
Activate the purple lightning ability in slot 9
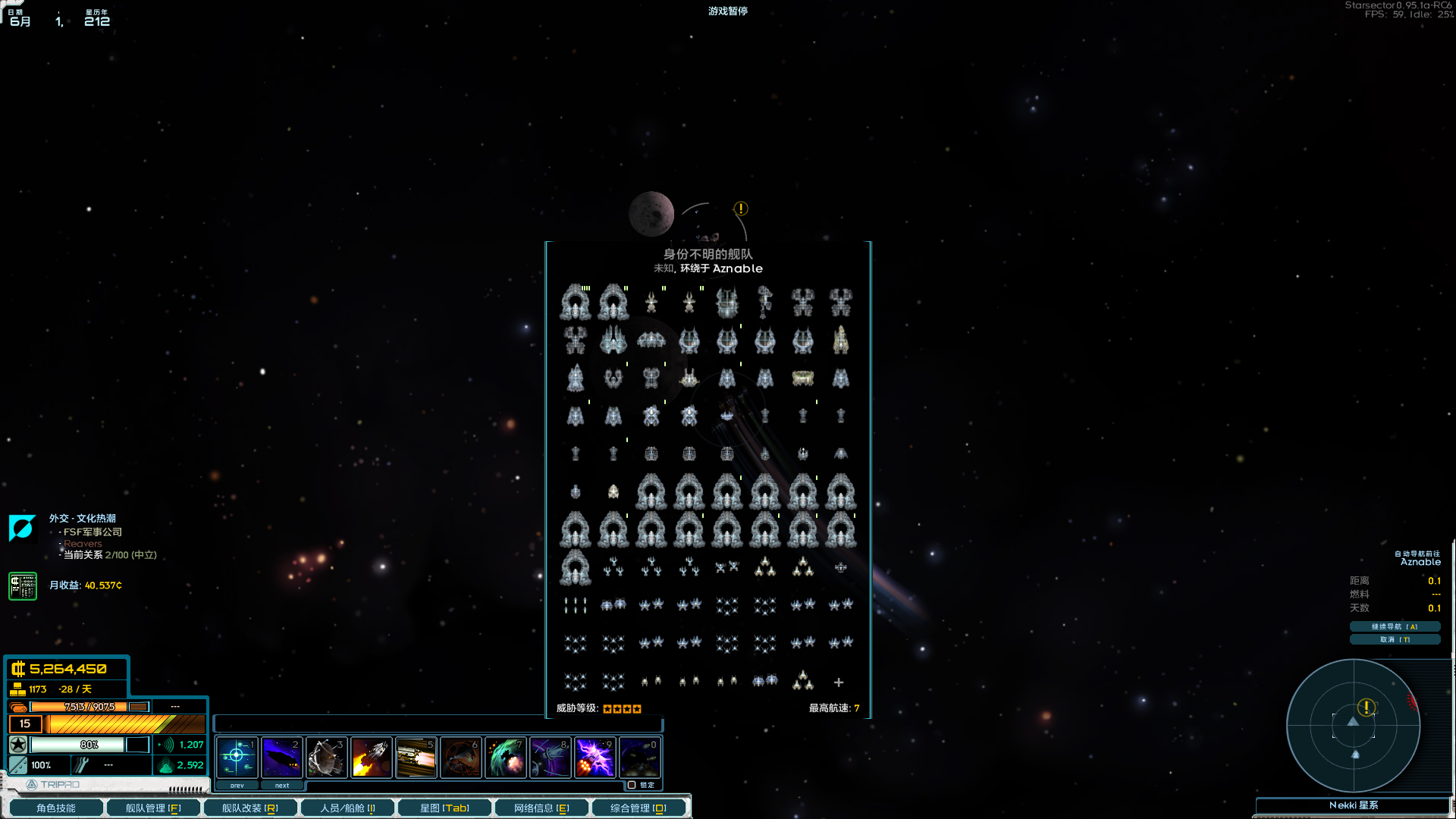(595, 757)
